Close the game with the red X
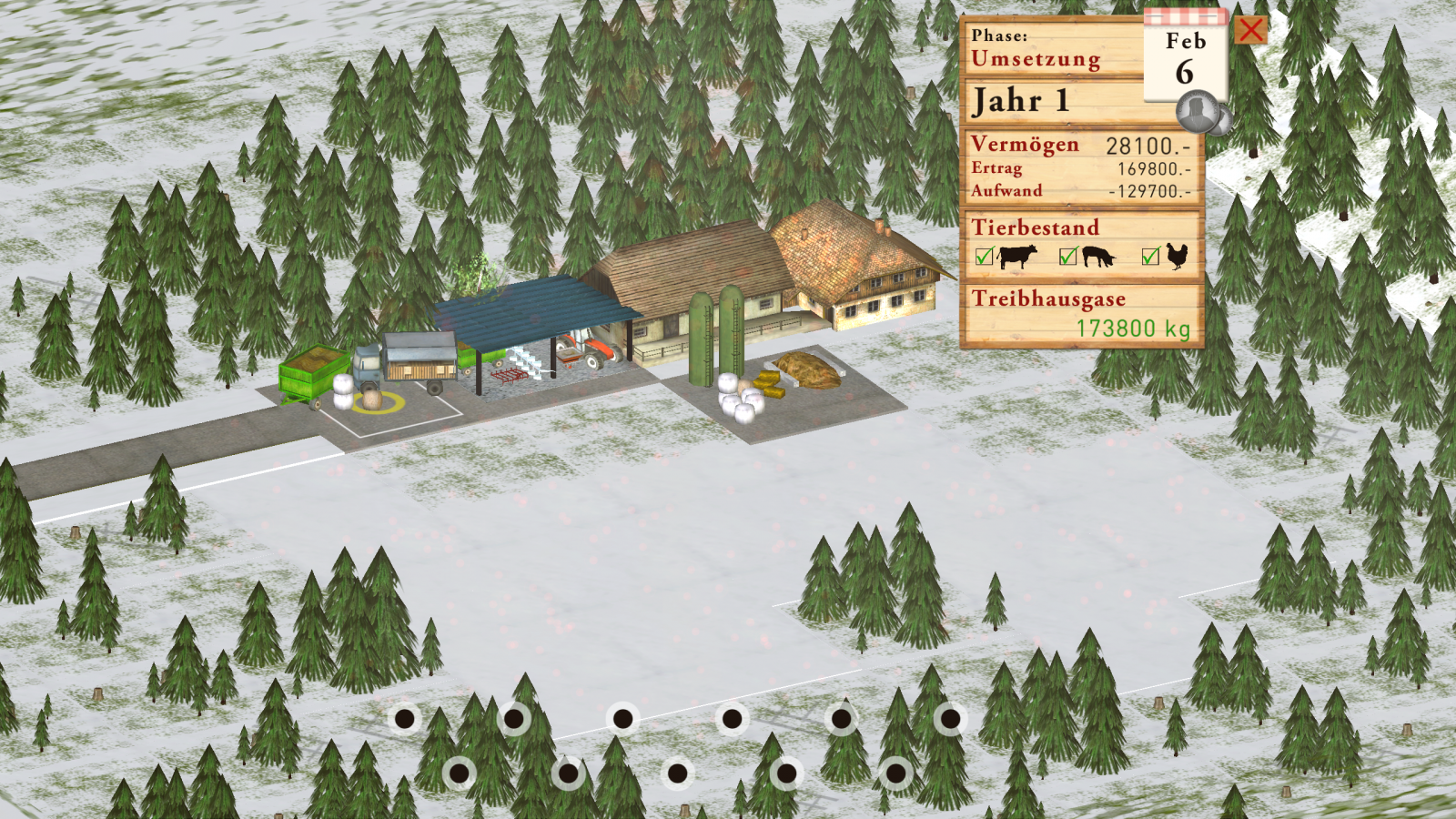The height and width of the screenshot is (819, 1456). pyautogui.click(x=1251, y=30)
